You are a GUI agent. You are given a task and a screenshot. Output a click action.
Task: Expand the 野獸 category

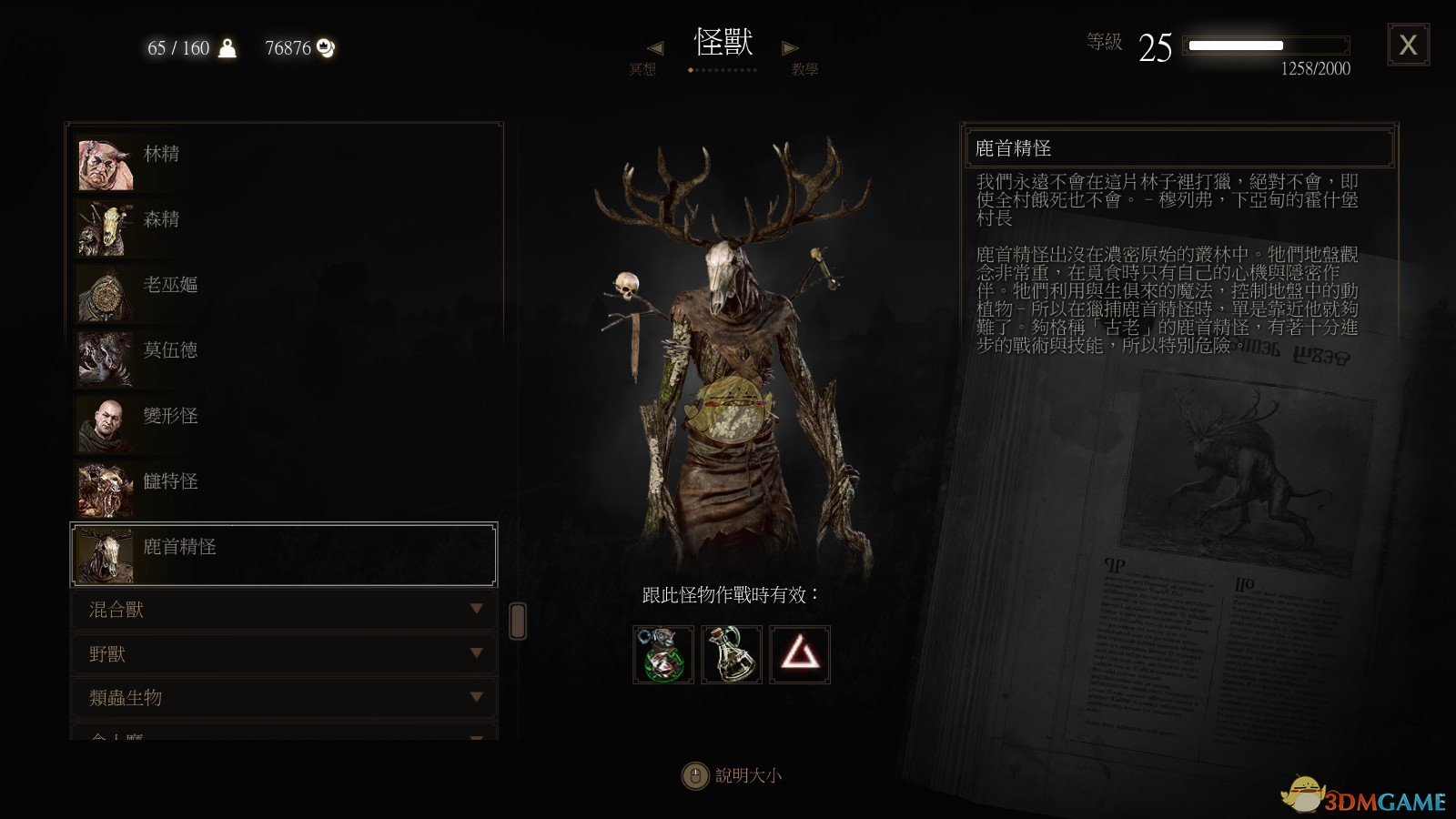point(284,653)
